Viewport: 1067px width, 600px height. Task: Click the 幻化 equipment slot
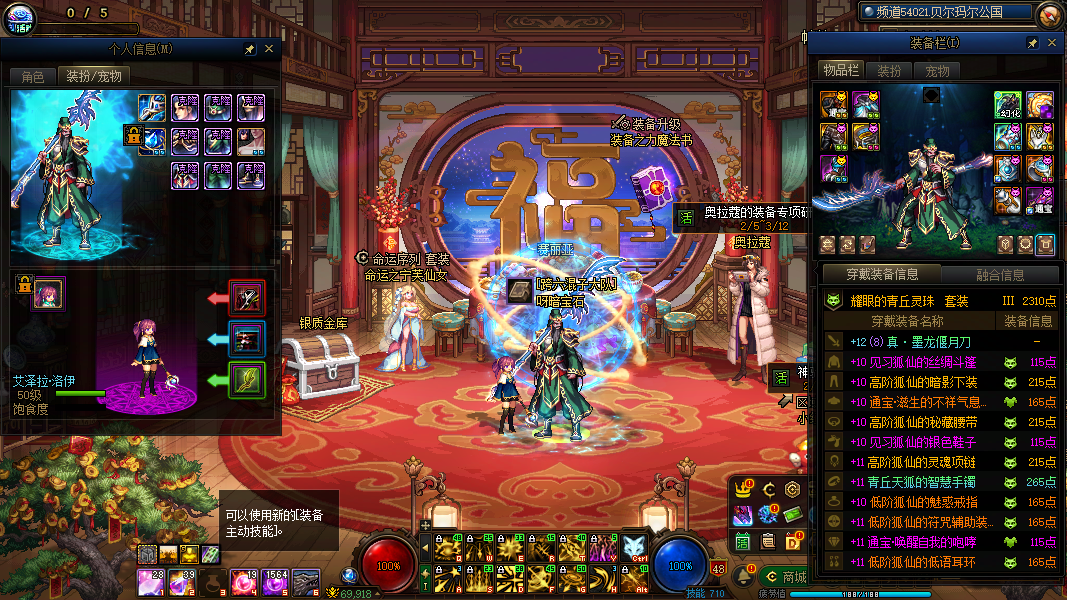coord(1007,104)
